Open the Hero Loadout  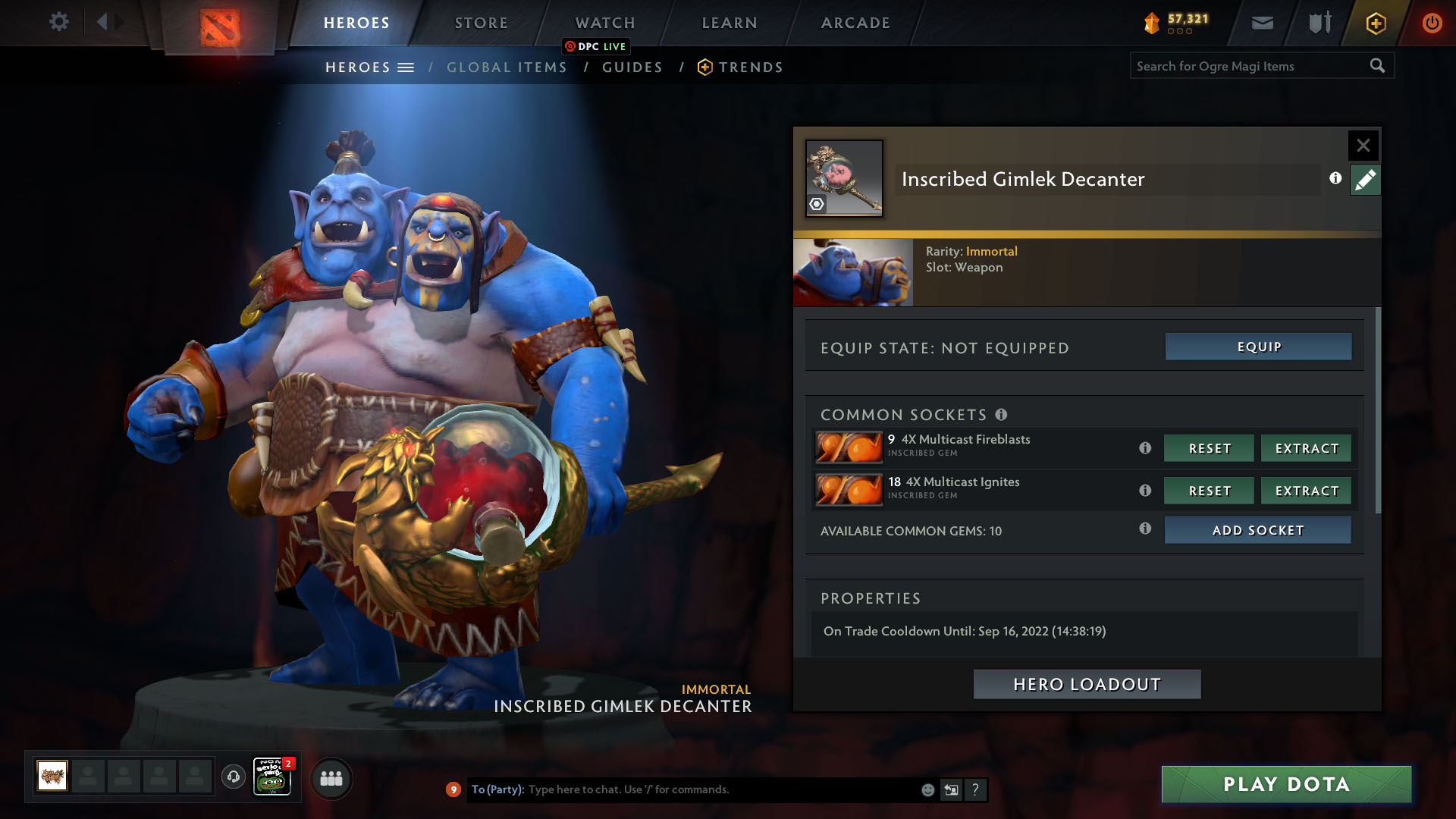click(1087, 684)
